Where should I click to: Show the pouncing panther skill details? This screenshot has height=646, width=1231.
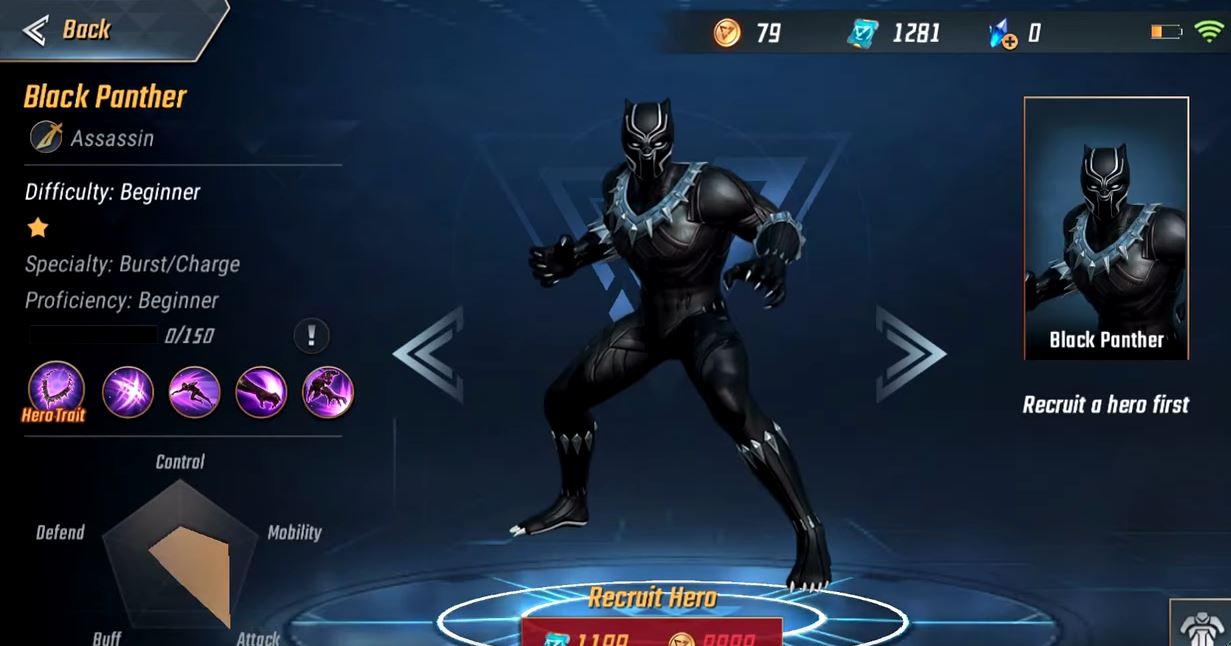coord(327,391)
